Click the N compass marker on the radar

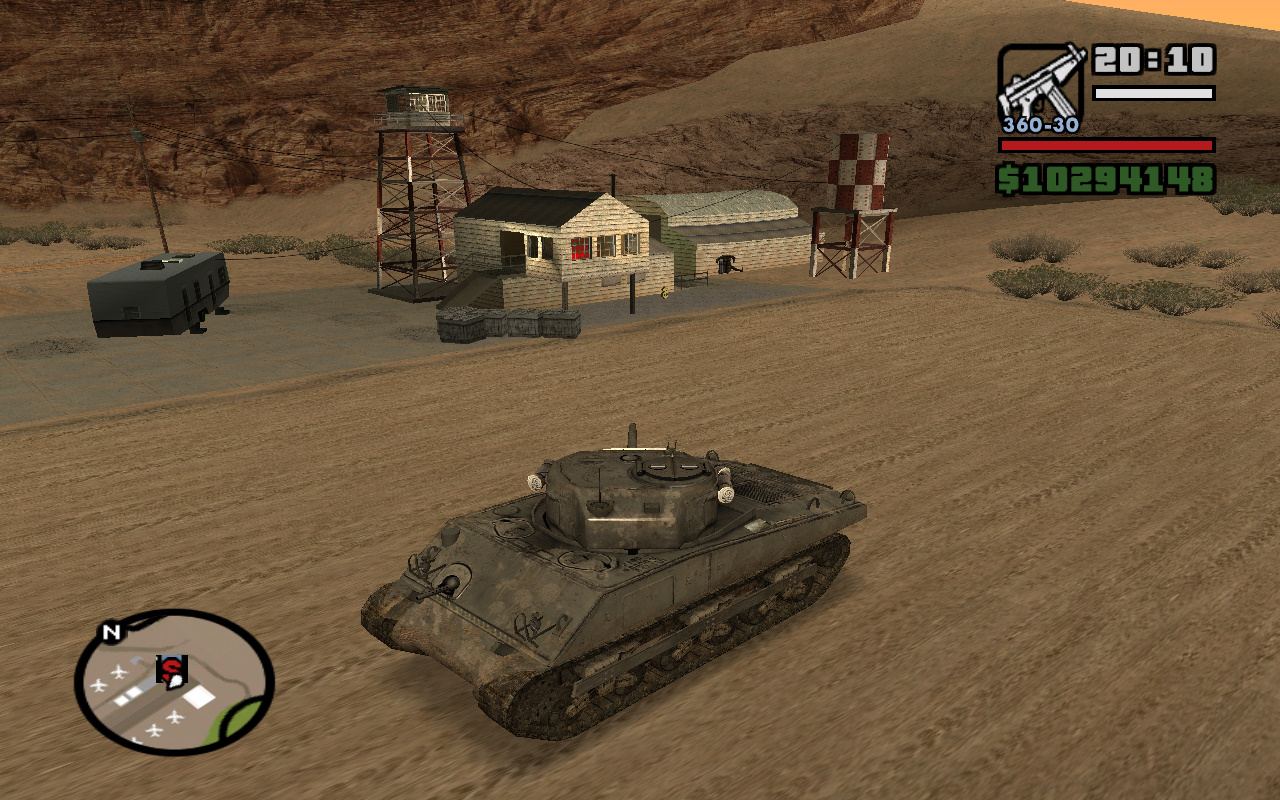coord(110,632)
